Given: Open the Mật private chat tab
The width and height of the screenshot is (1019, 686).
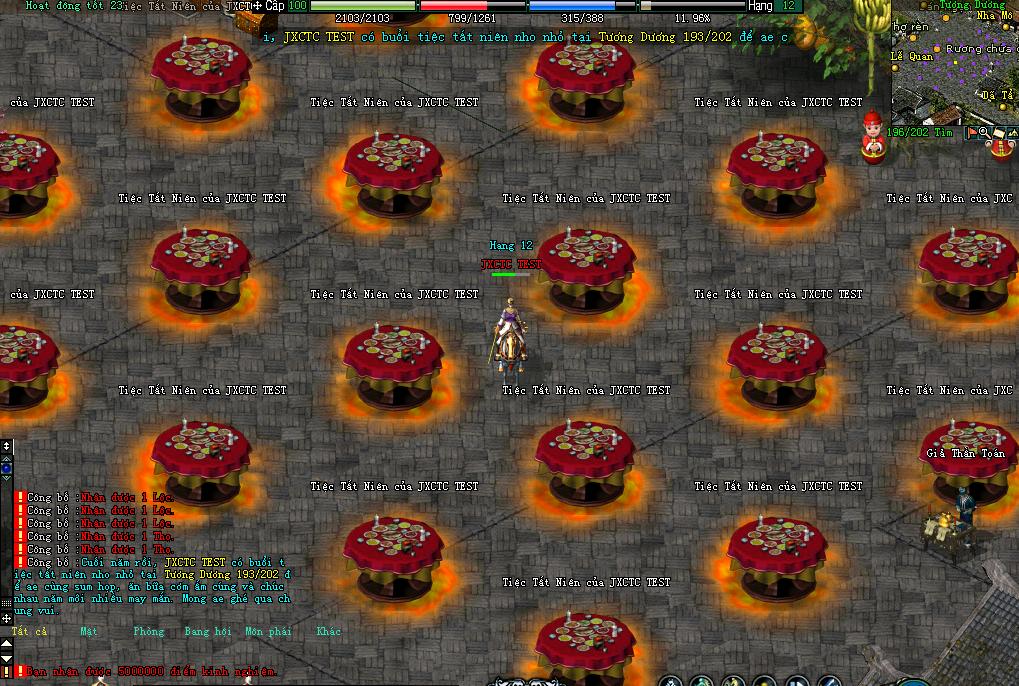Looking at the screenshot, I should 89,632.
